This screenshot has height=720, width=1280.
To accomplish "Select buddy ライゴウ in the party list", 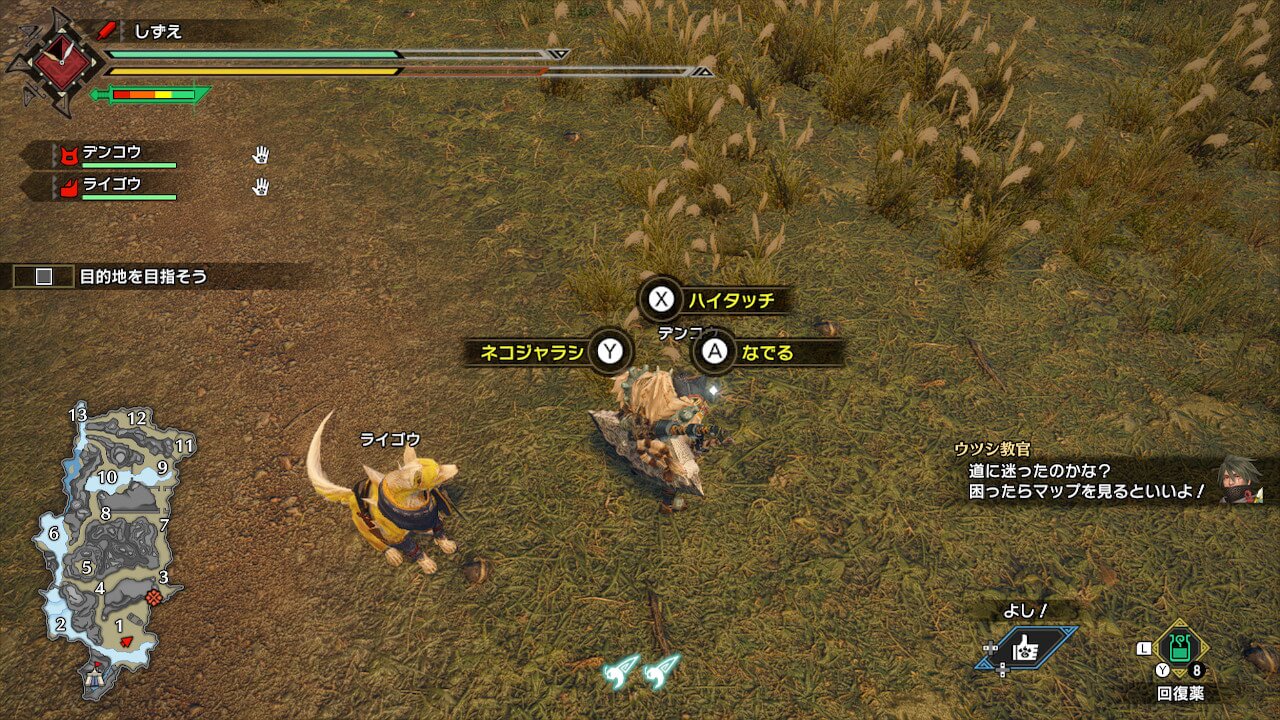I will [x=111, y=185].
